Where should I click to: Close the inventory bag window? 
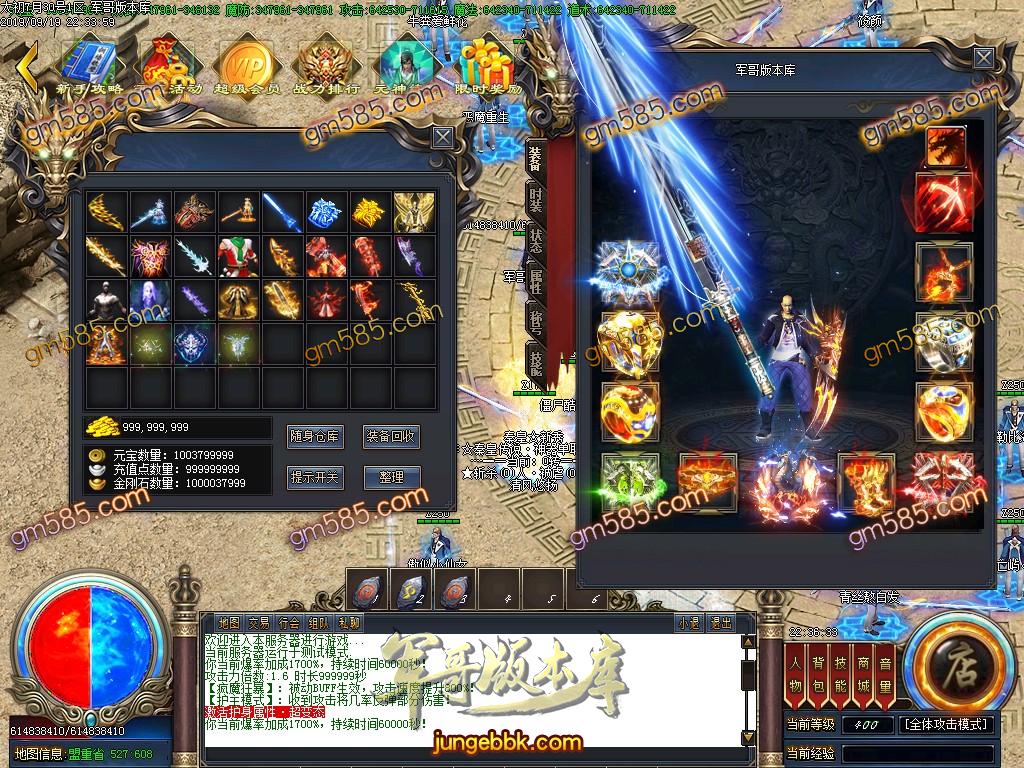pos(442,137)
